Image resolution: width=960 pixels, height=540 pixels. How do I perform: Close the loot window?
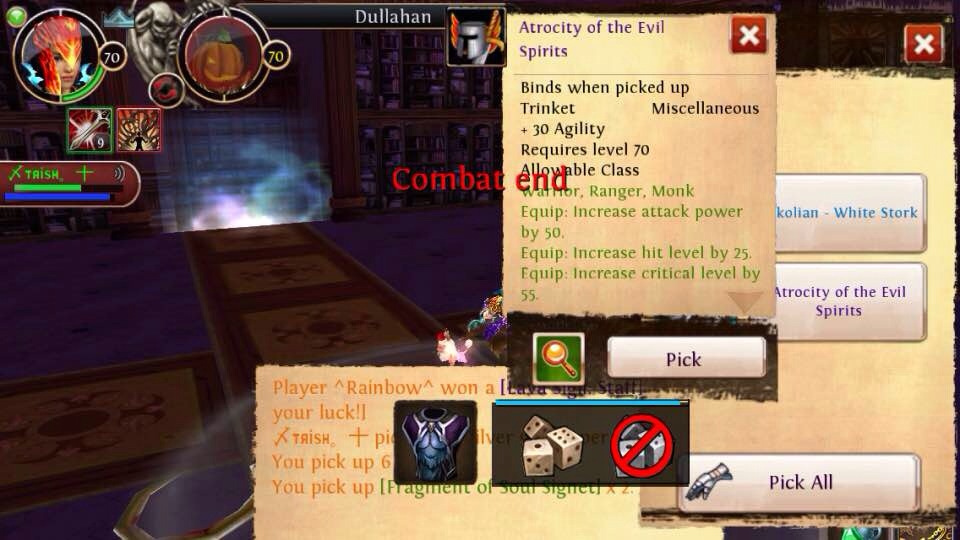click(x=923, y=44)
